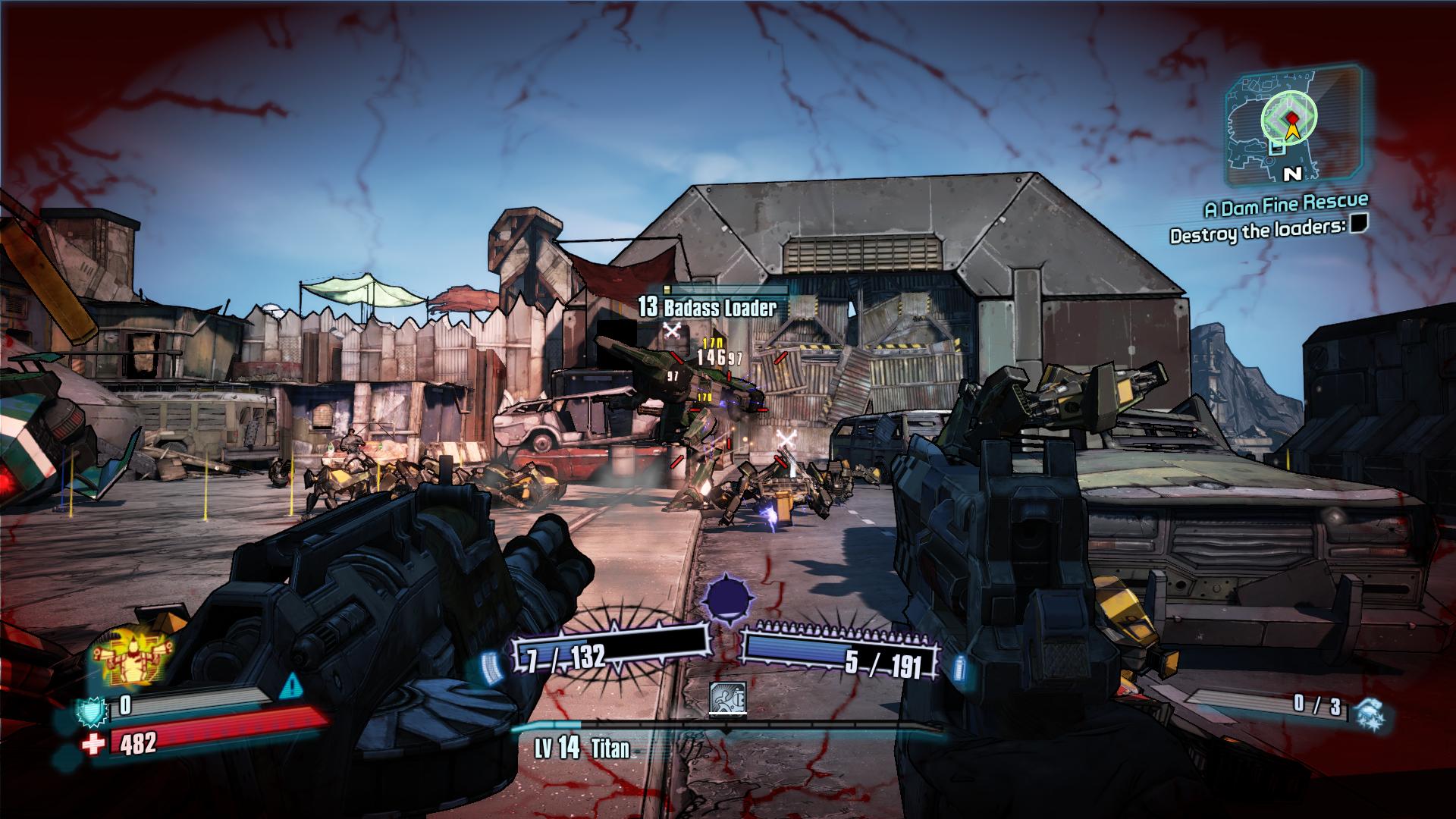Click the red health cross icon
This screenshot has height=819, width=1456.
click(93, 745)
